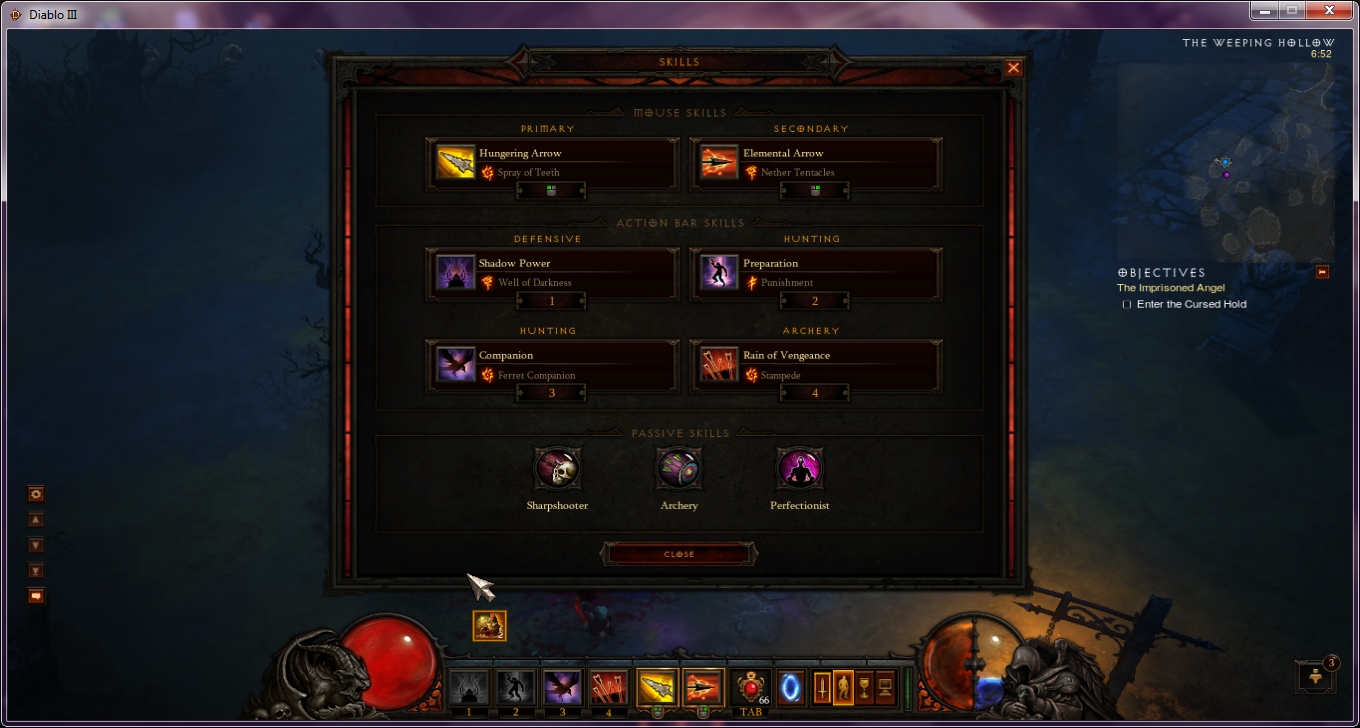The height and width of the screenshot is (728, 1360).
Task: Click the Close button below passive skills
Action: pyautogui.click(x=679, y=554)
